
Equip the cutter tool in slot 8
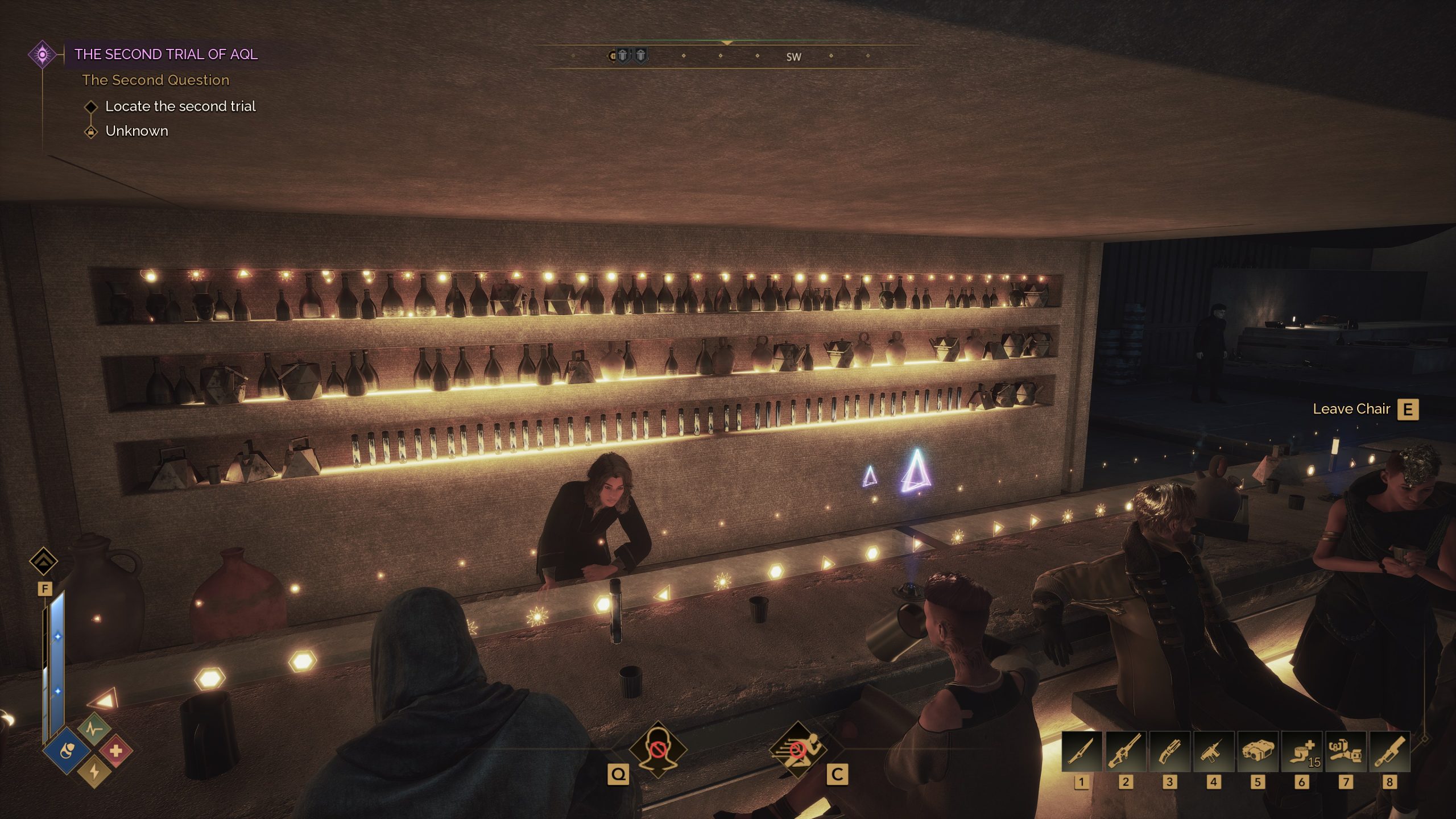click(1389, 752)
